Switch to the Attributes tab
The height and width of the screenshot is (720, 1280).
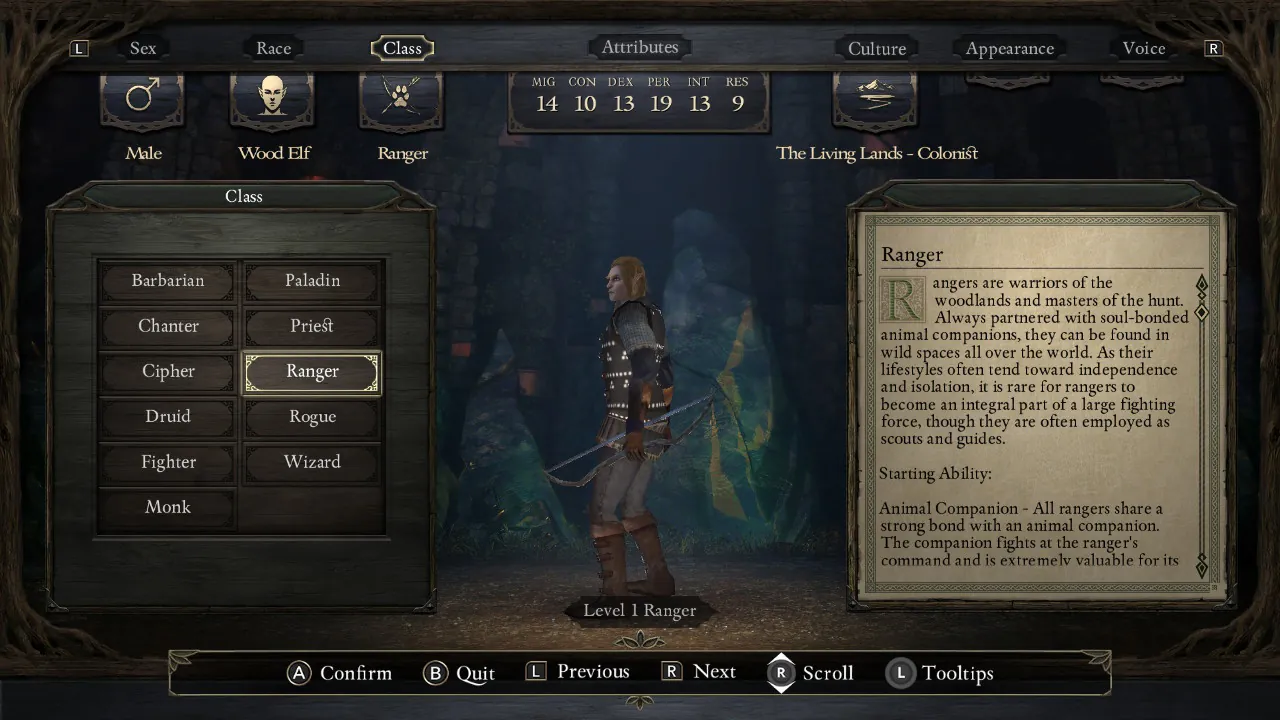(x=640, y=46)
